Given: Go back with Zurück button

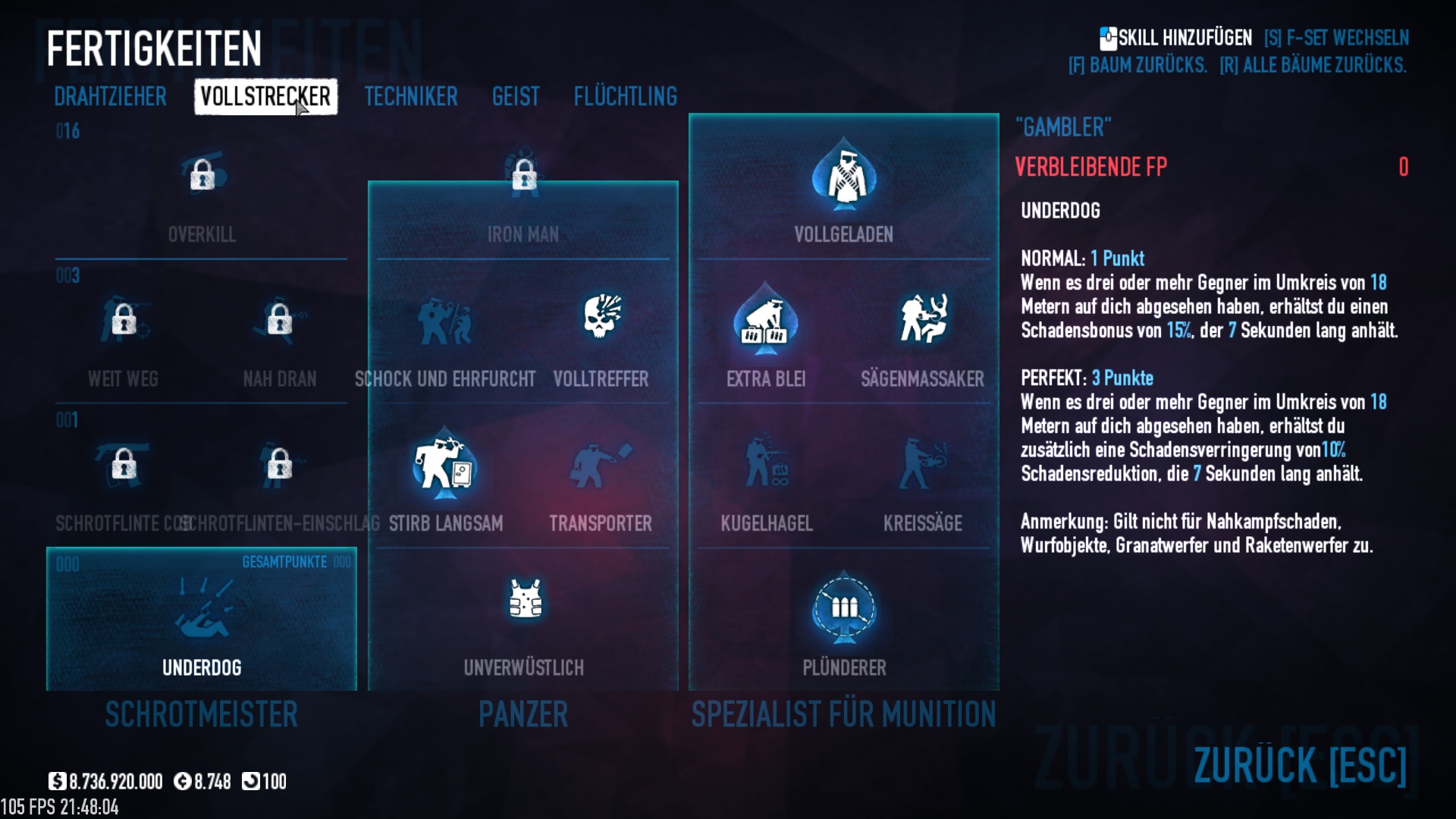Looking at the screenshot, I should tap(1300, 764).
